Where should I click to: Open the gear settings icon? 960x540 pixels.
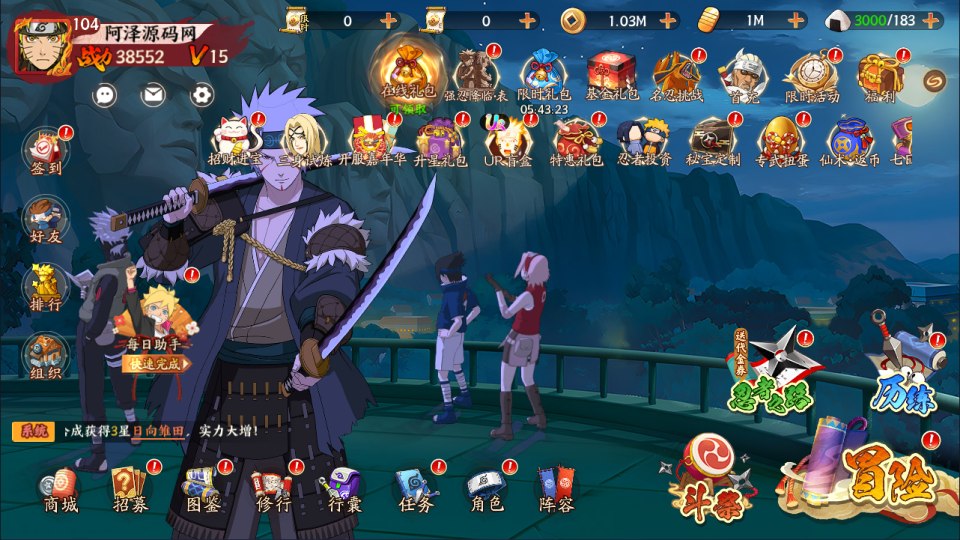(202, 95)
